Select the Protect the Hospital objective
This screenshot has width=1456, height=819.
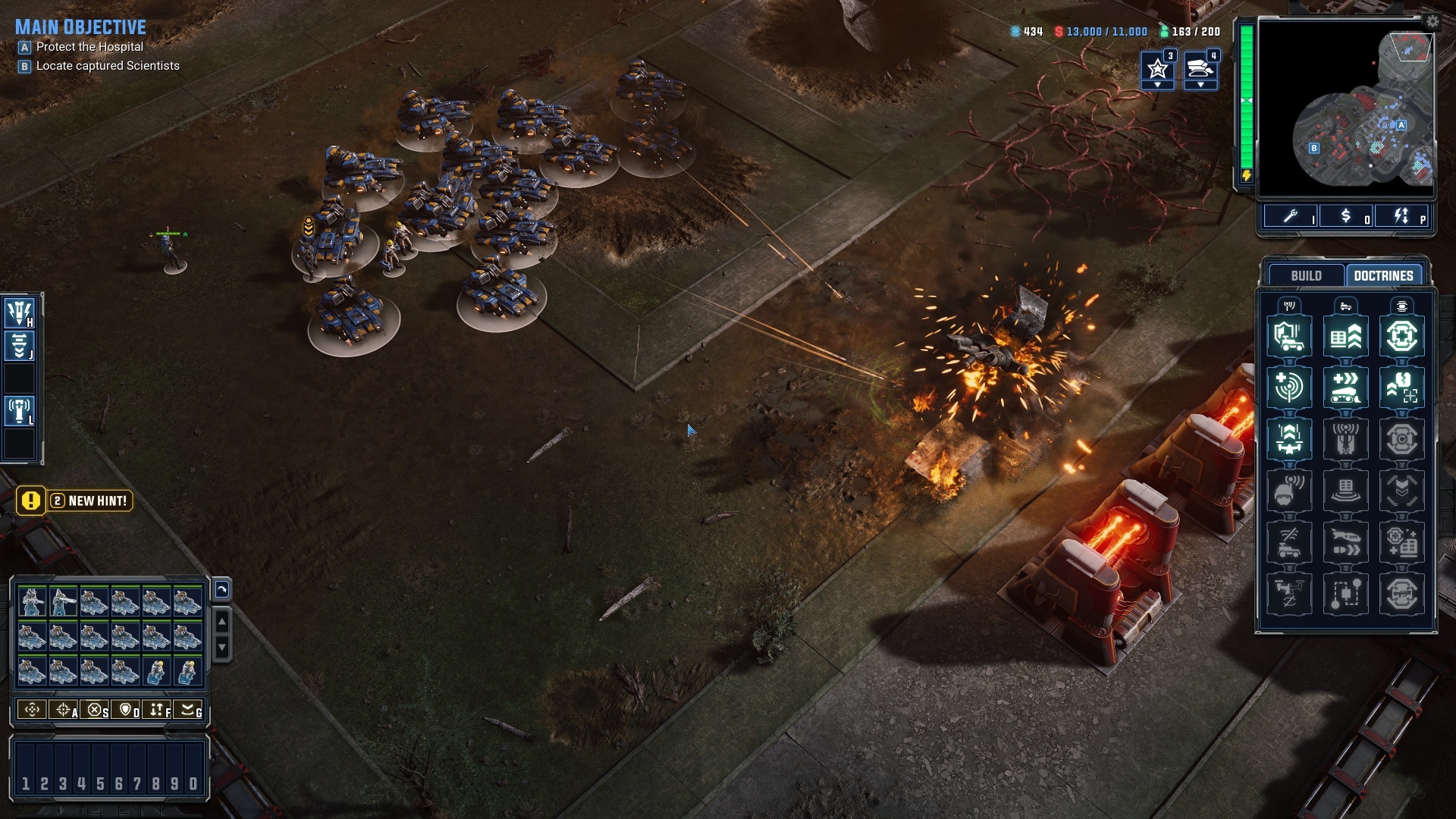coord(89,47)
